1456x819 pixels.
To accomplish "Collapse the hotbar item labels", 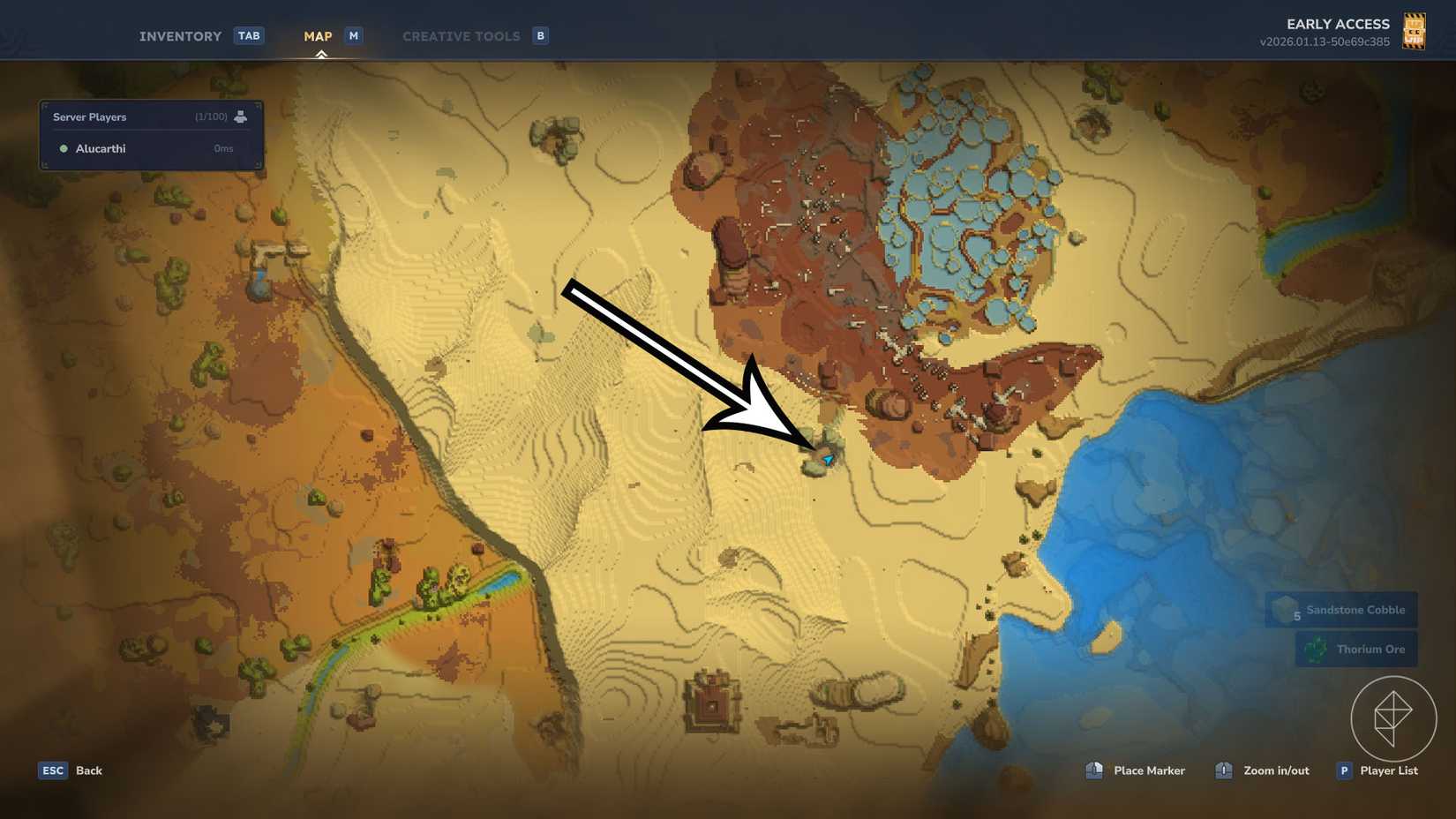I will 1341,628.
